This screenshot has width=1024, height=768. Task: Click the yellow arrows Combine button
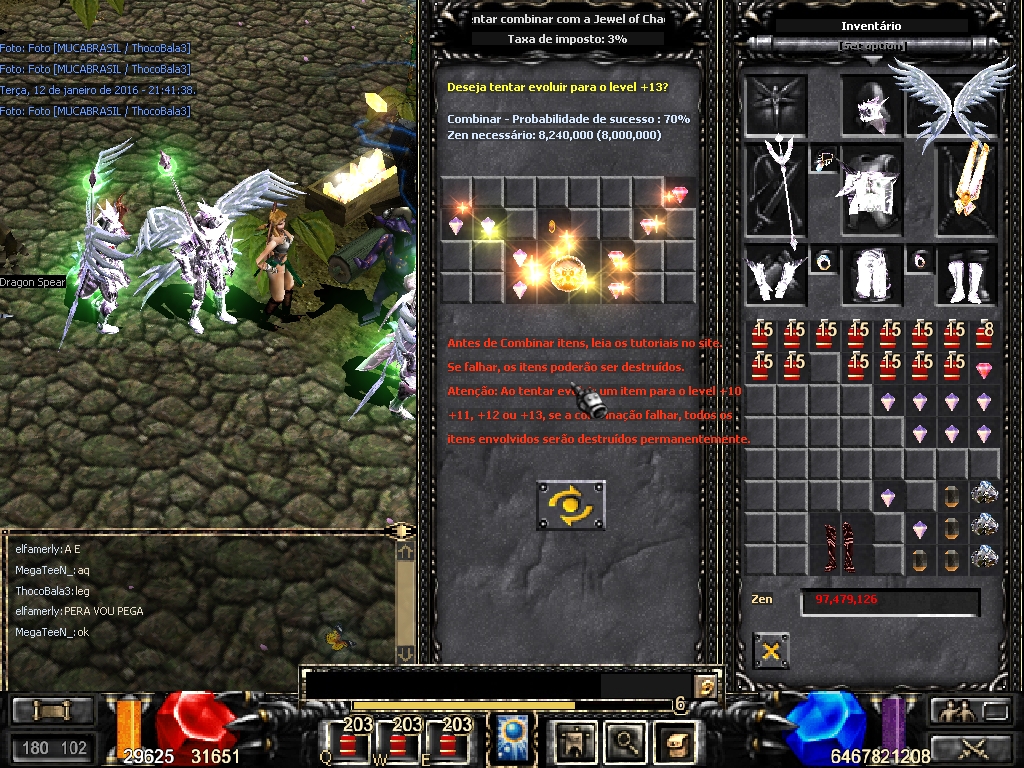click(x=570, y=505)
